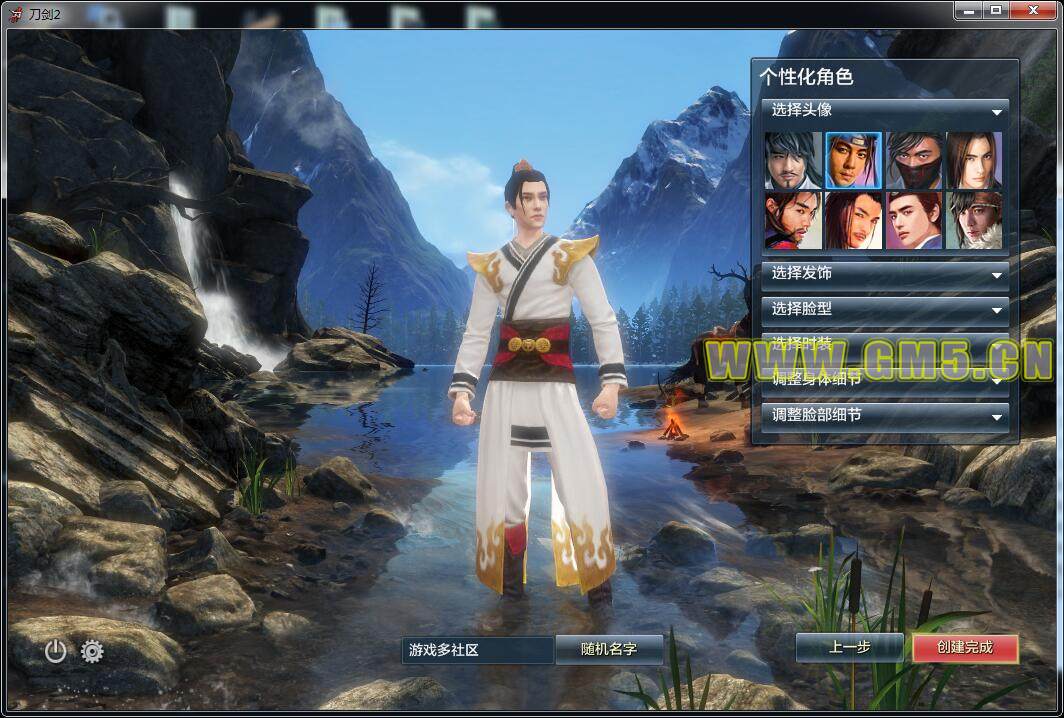Viewport: 1064px width, 718px height.
Task: Select the red-robed bearded man portrait
Action: 794,220
